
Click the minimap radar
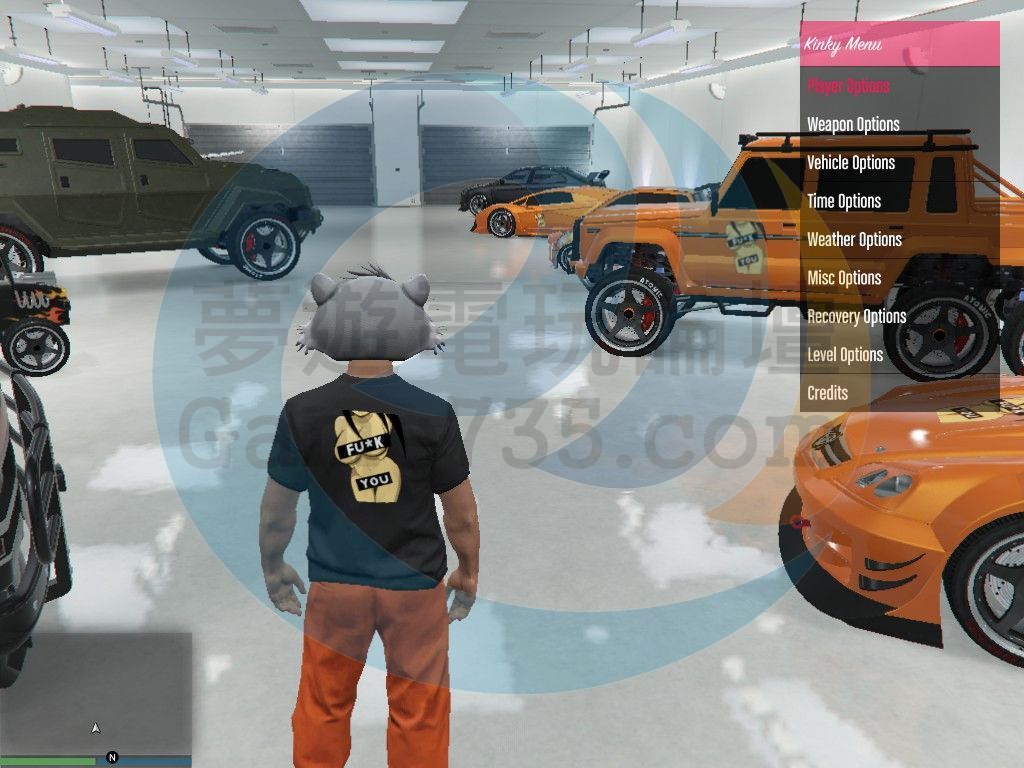point(96,694)
